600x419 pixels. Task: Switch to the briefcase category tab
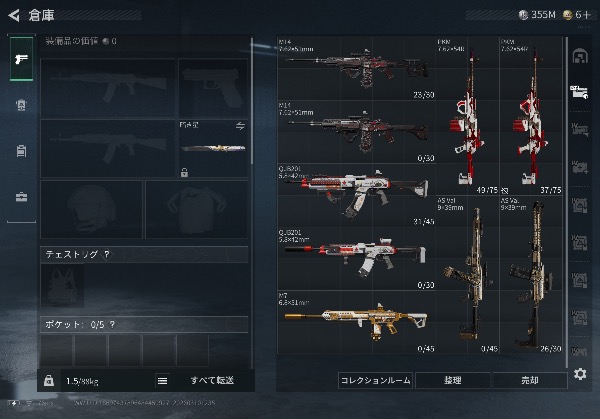[x=21, y=197]
